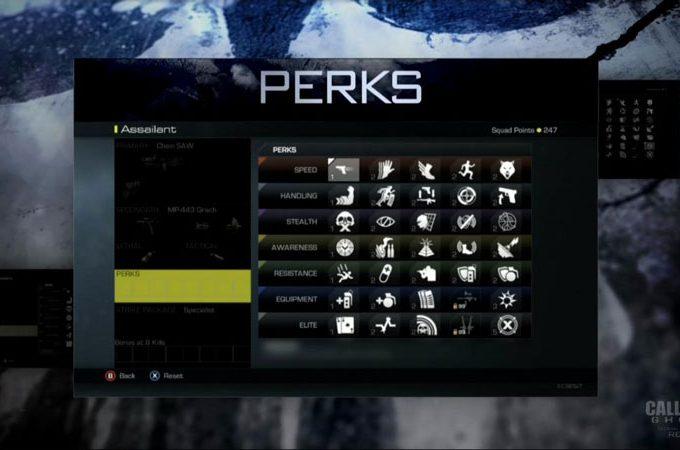Select the crossed-circle Deadeye perk
Screen dimensions: 680x450
coord(505,326)
